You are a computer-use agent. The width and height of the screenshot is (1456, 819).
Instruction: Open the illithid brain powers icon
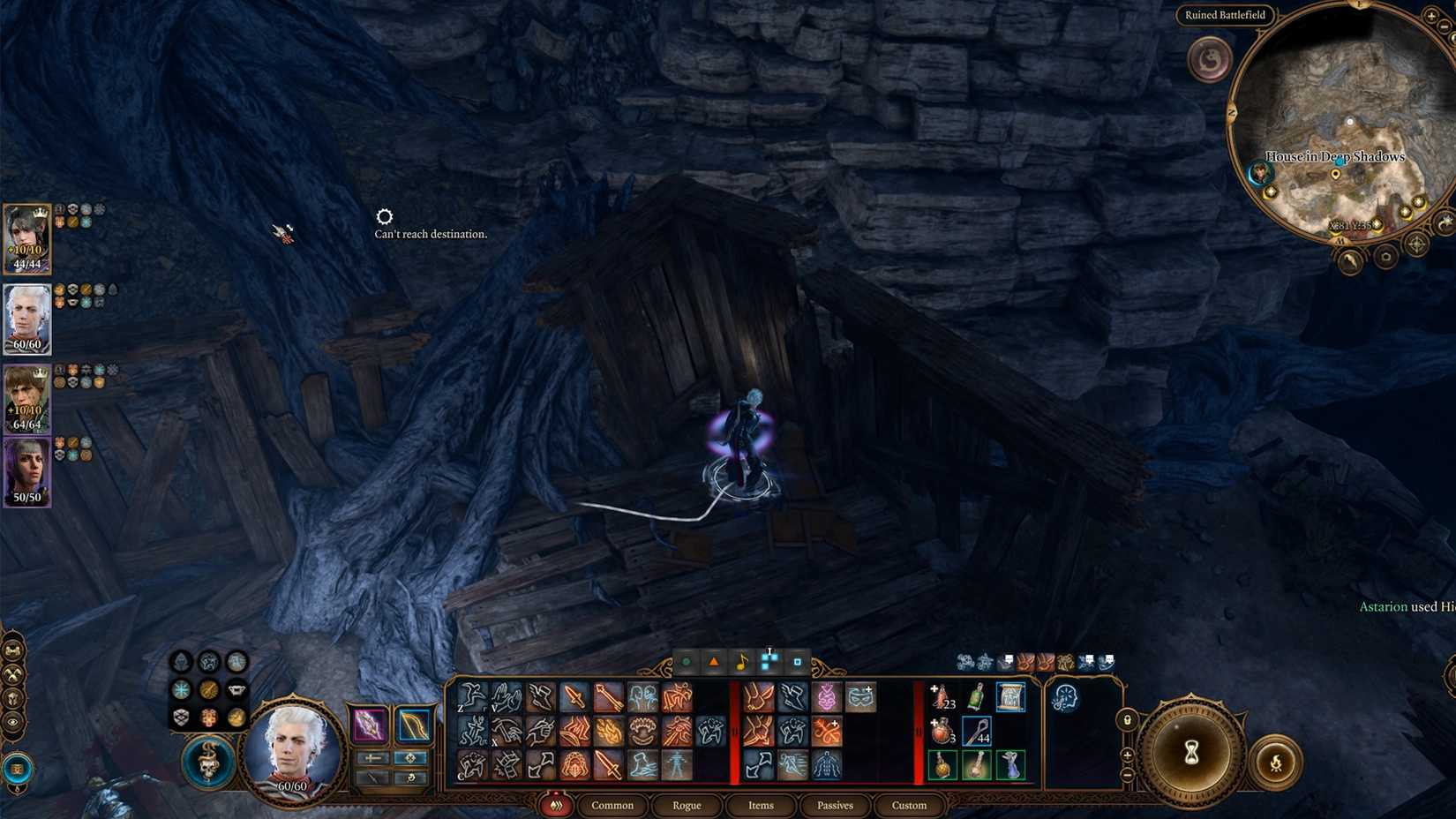tap(1066, 697)
